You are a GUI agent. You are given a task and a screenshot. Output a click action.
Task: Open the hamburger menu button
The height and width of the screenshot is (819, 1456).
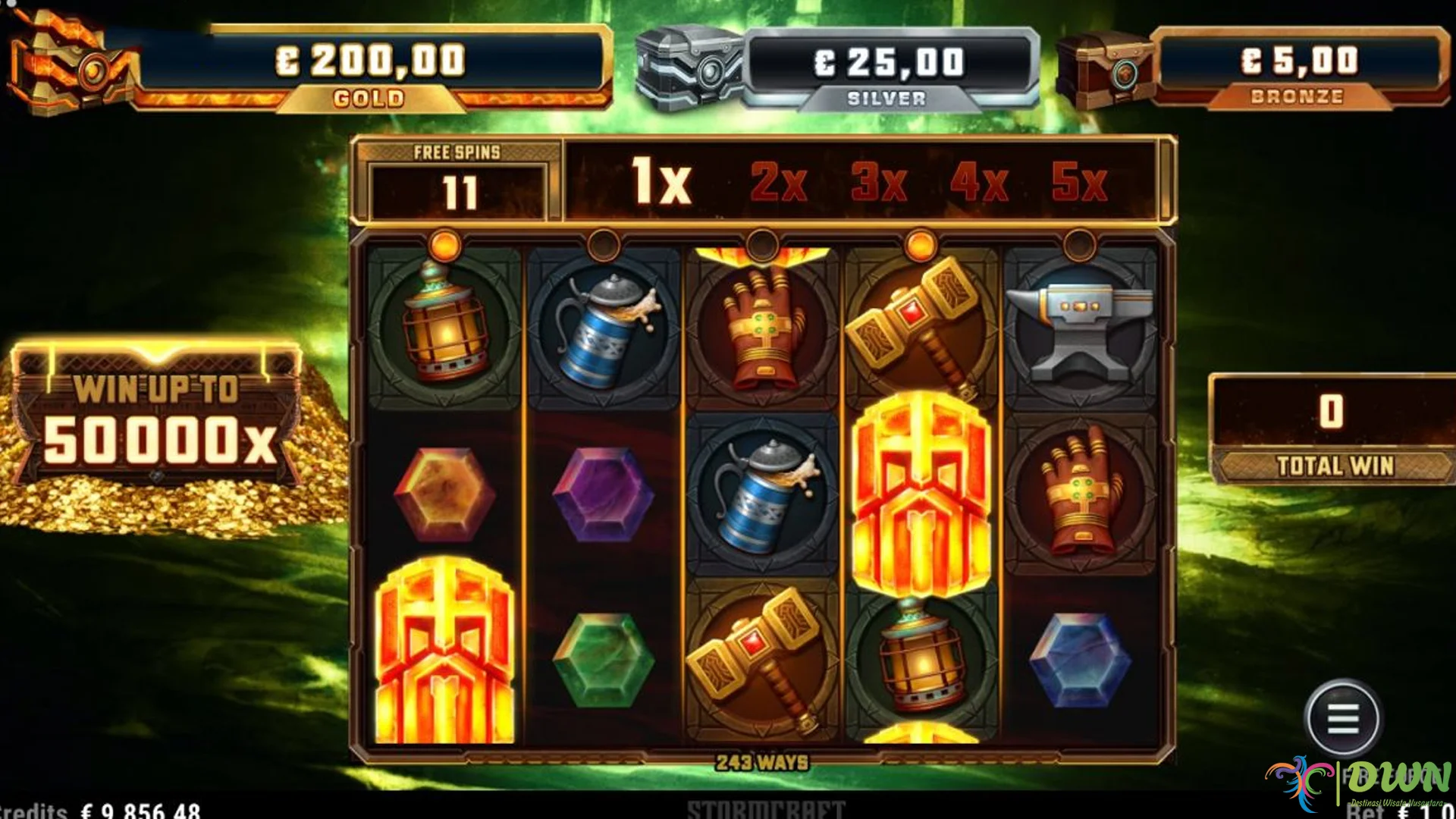click(1343, 717)
